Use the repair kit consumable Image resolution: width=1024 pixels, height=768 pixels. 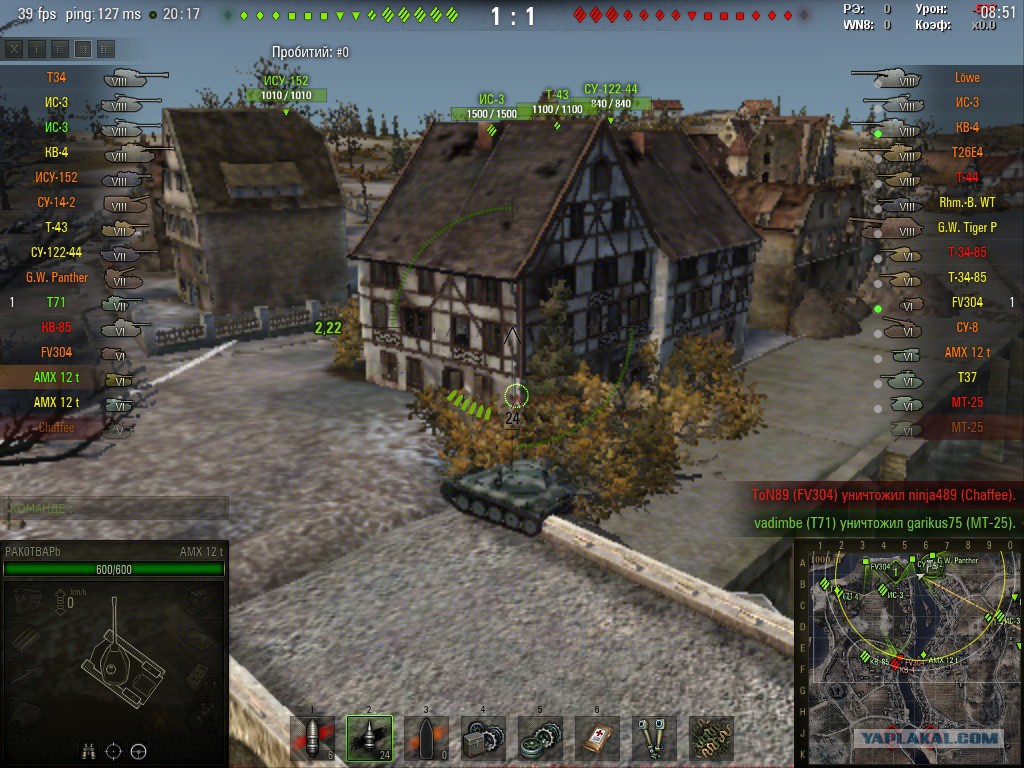pos(484,738)
